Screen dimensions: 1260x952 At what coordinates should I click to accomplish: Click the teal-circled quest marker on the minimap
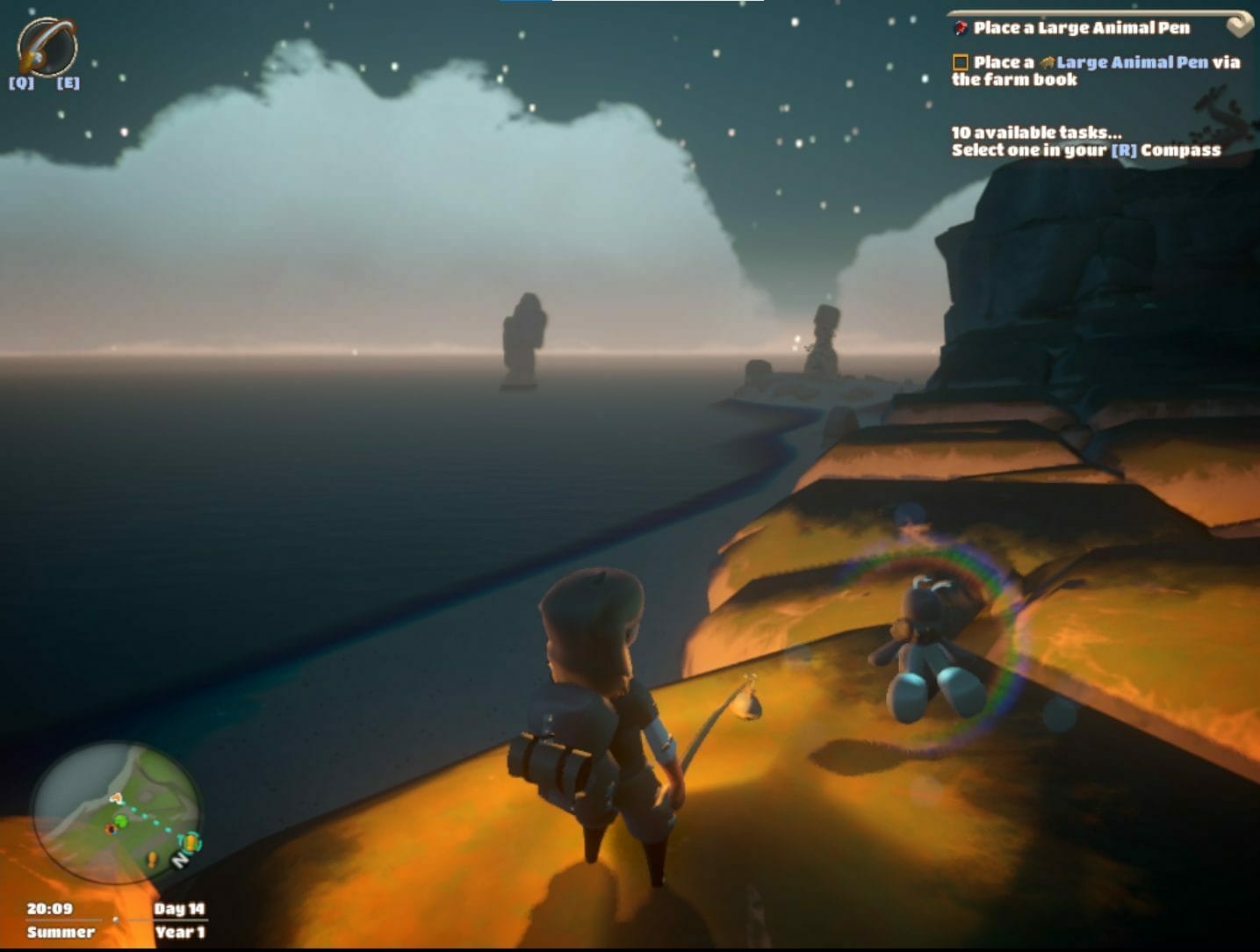coord(190,842)
